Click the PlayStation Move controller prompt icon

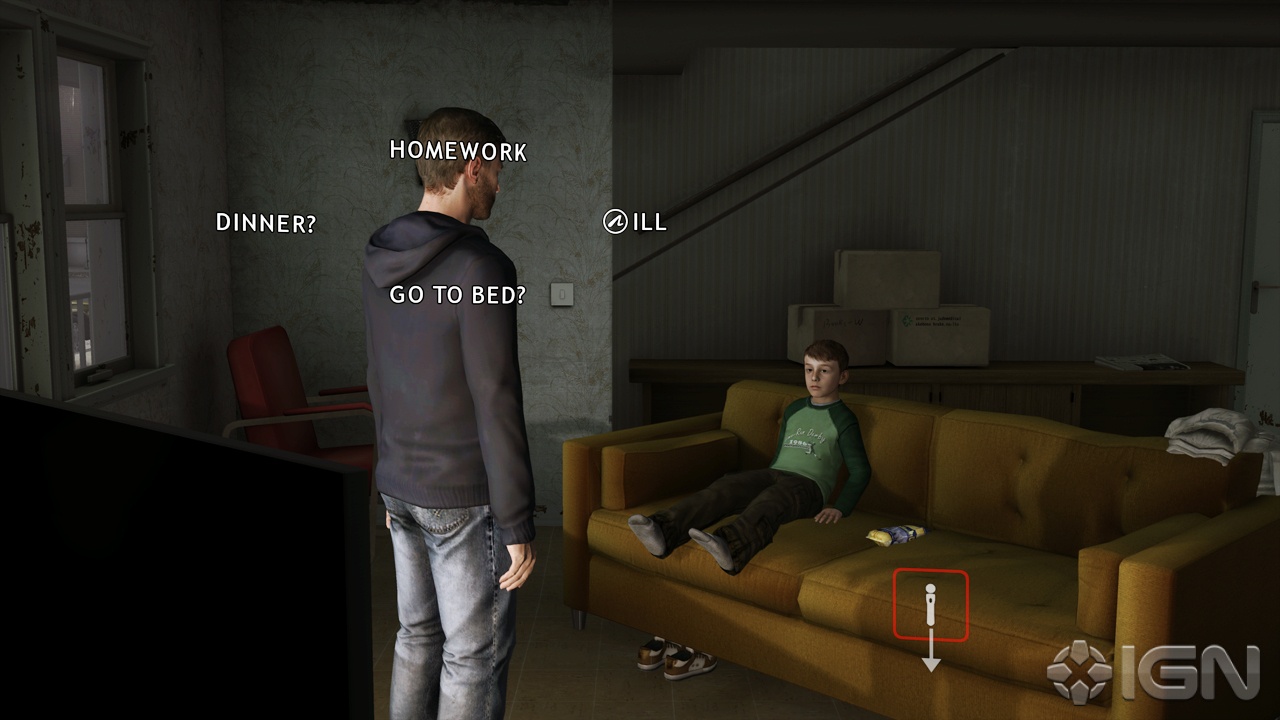click(932, 603)
